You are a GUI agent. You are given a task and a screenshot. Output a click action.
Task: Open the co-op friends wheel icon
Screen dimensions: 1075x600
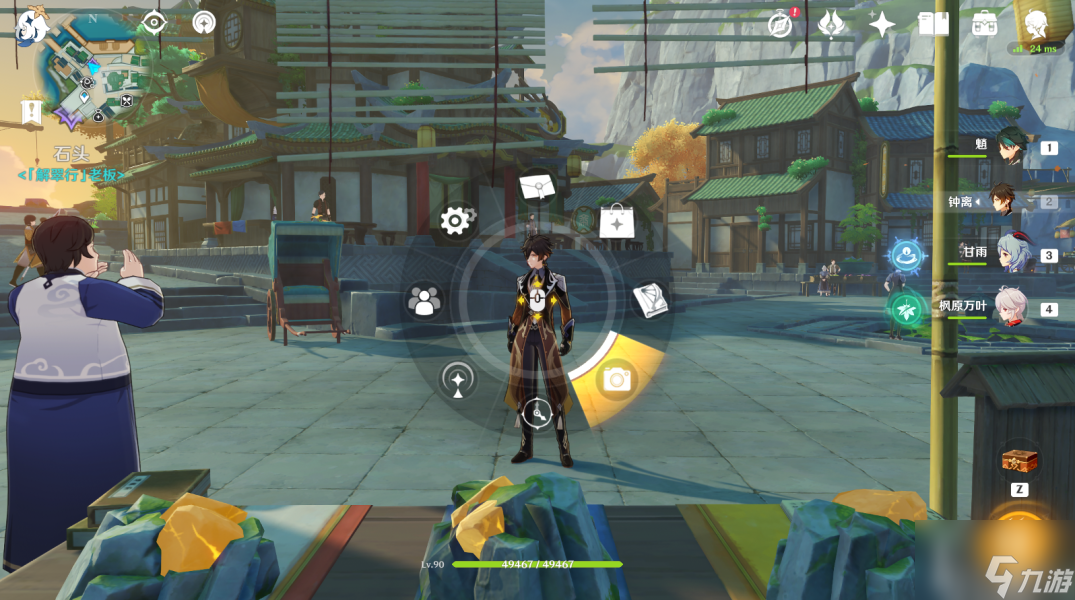coord(425,301)
